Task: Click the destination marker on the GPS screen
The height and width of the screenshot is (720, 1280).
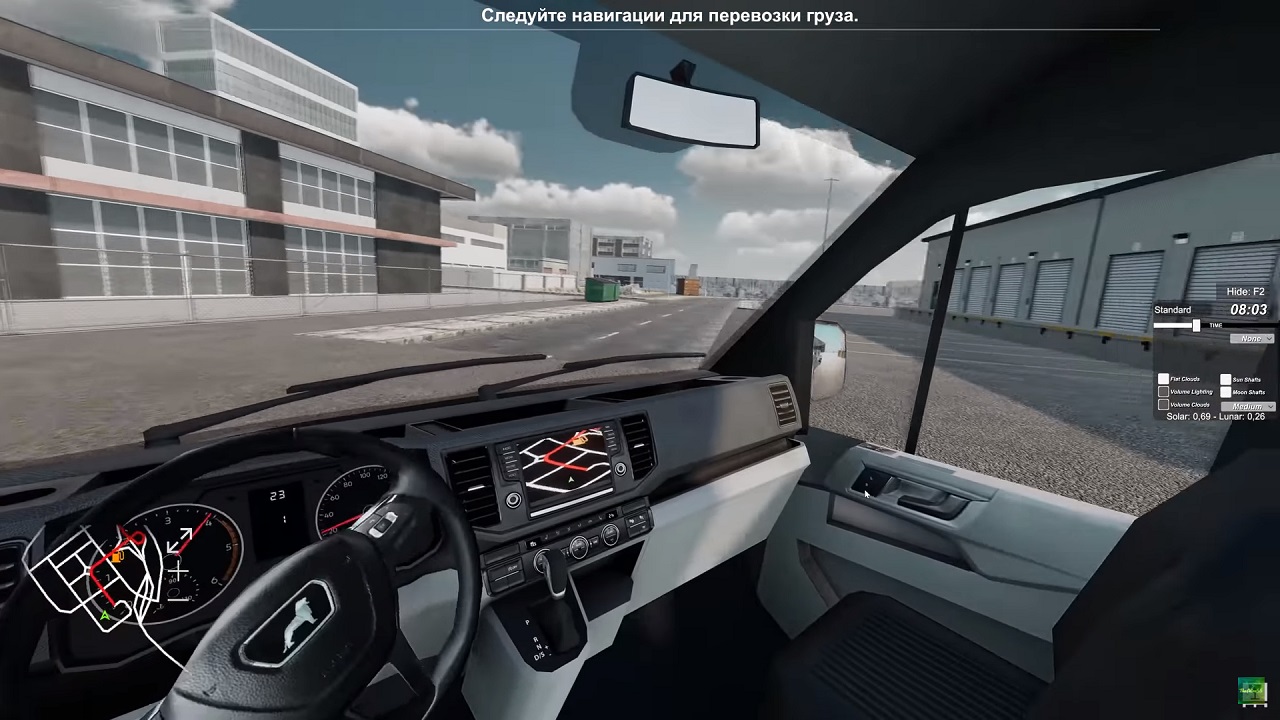Action: (x=581, y=440)
